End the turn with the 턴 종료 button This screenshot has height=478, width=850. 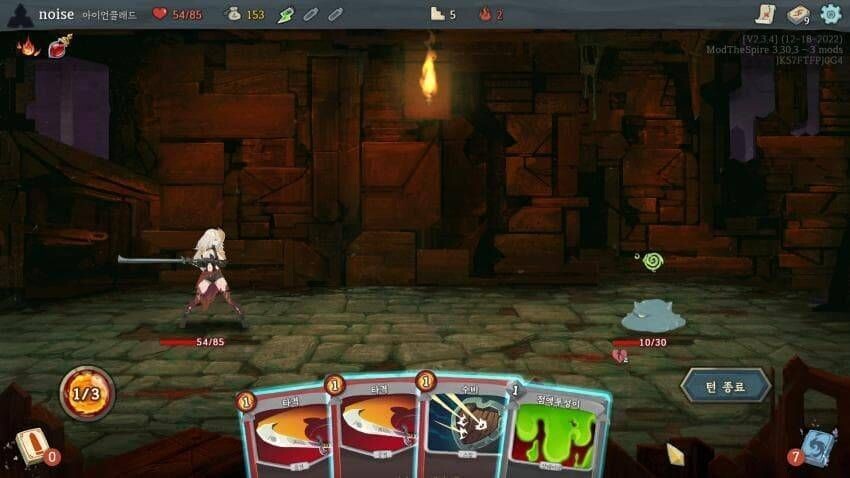click(725, 385)
